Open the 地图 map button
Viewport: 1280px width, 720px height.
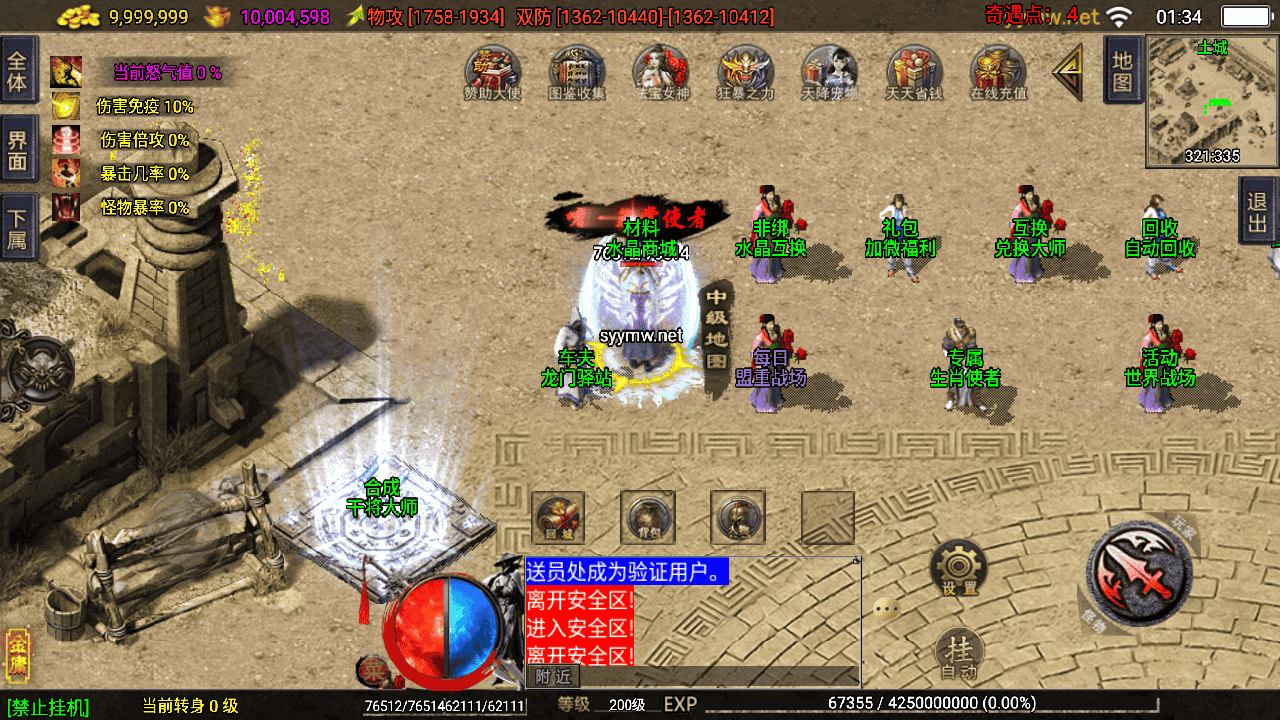[x=1123, y=70]
